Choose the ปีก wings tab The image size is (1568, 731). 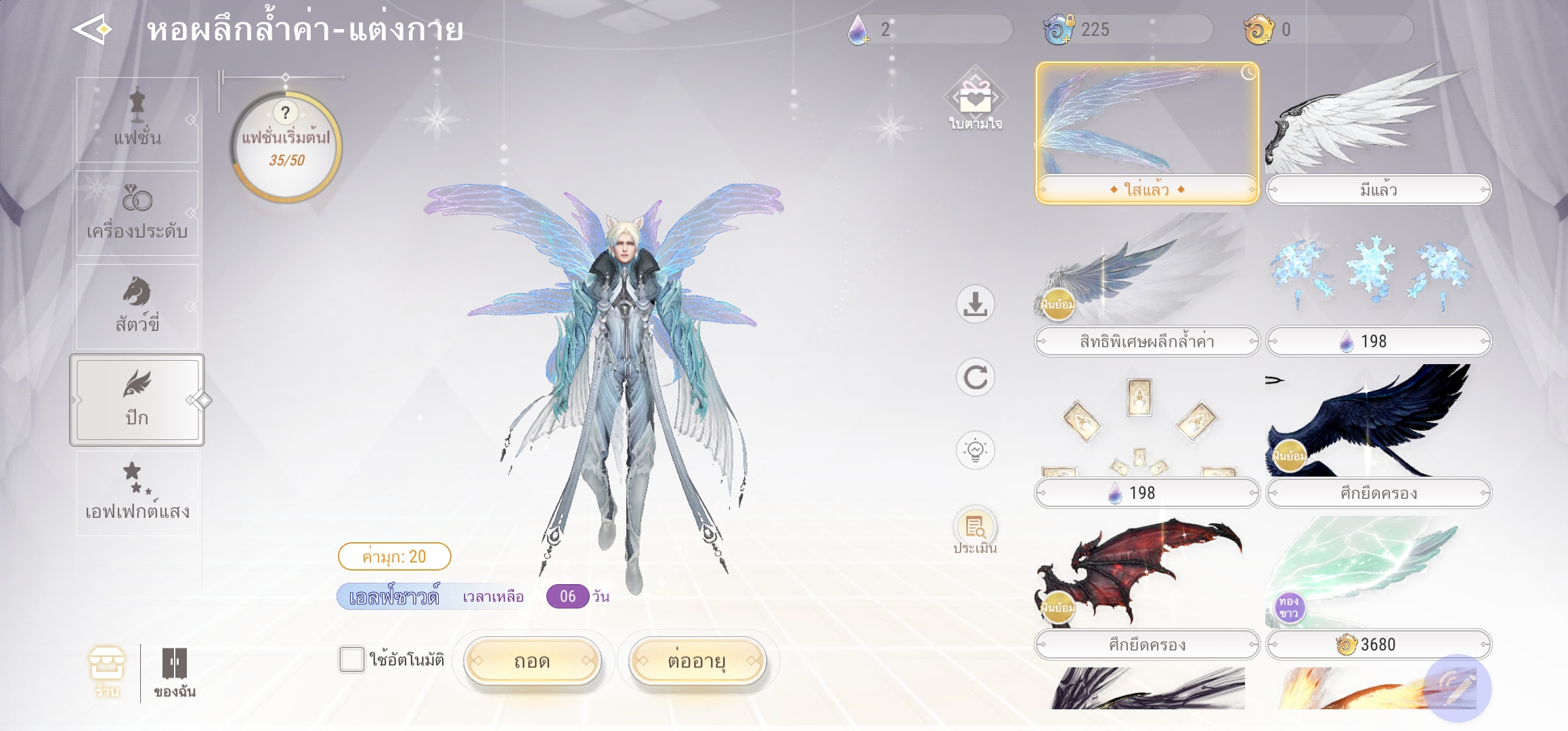137,399
